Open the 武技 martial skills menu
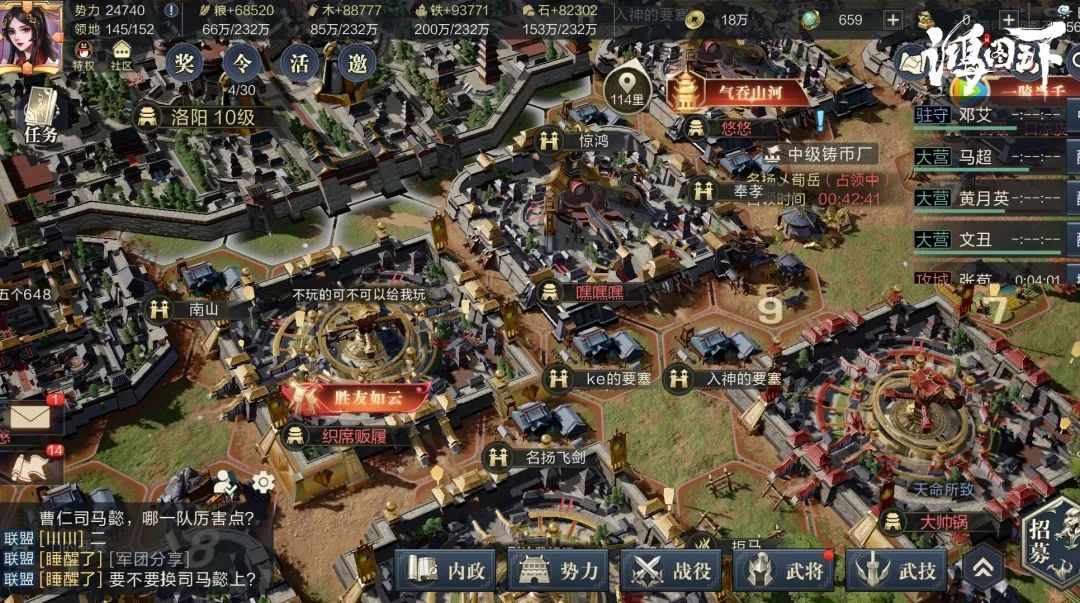1080x603 pixels. [x=897, y=571]
